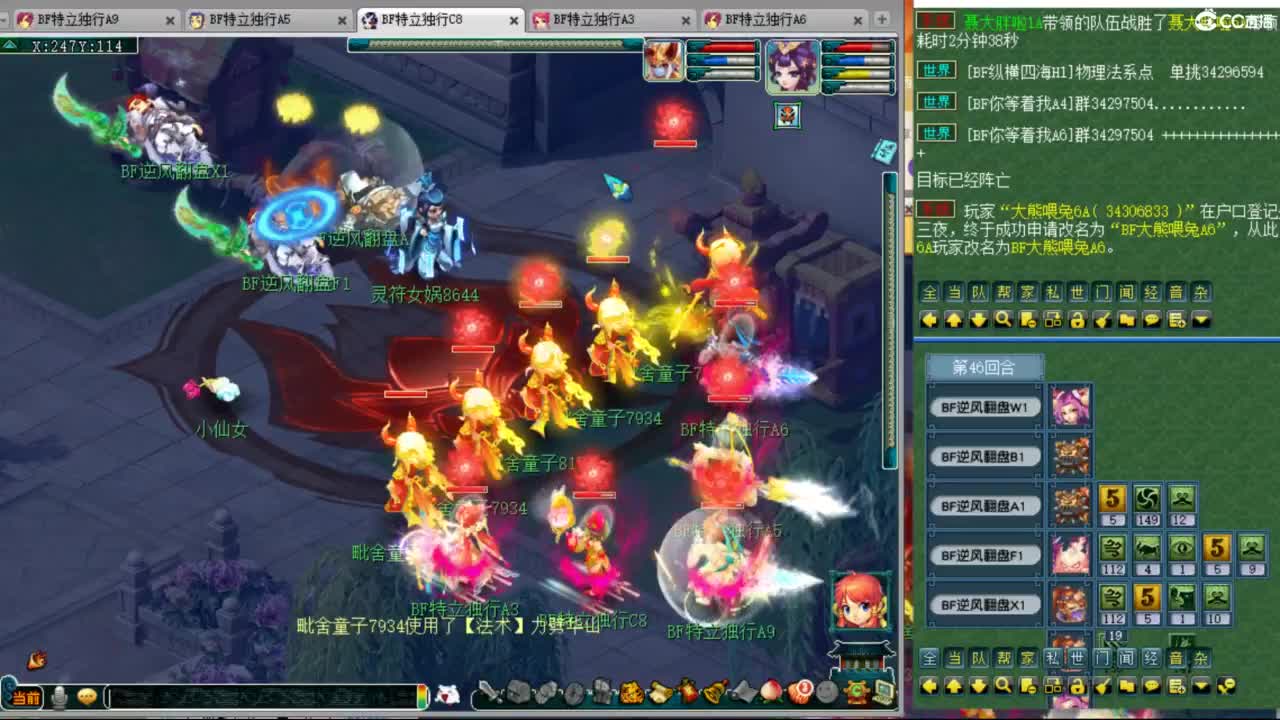Select the BF逆风翻盘W1 unit button
The image size is (1280, 720).
985,407
